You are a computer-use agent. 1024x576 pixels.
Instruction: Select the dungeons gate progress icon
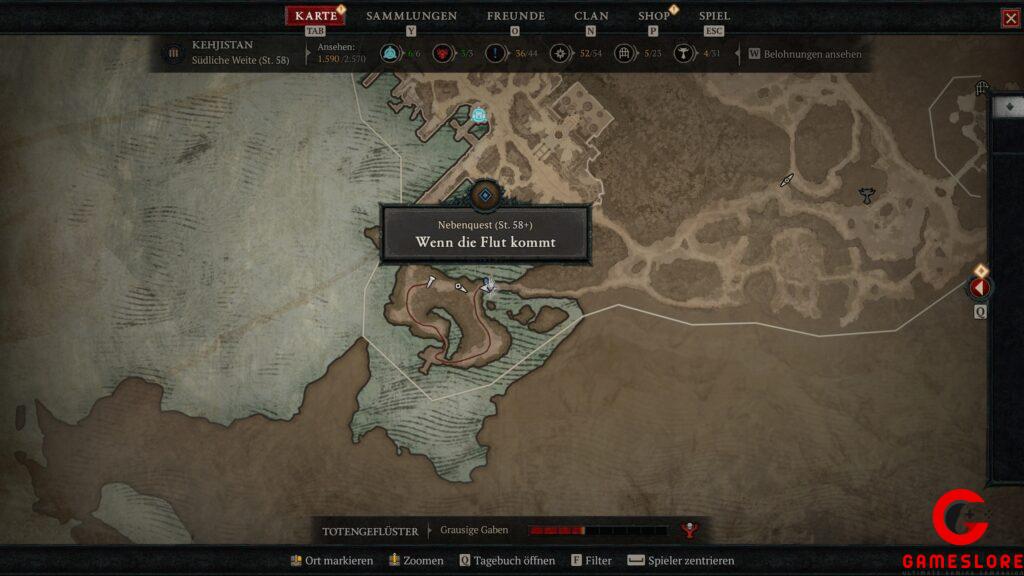(x=625, y=53)
